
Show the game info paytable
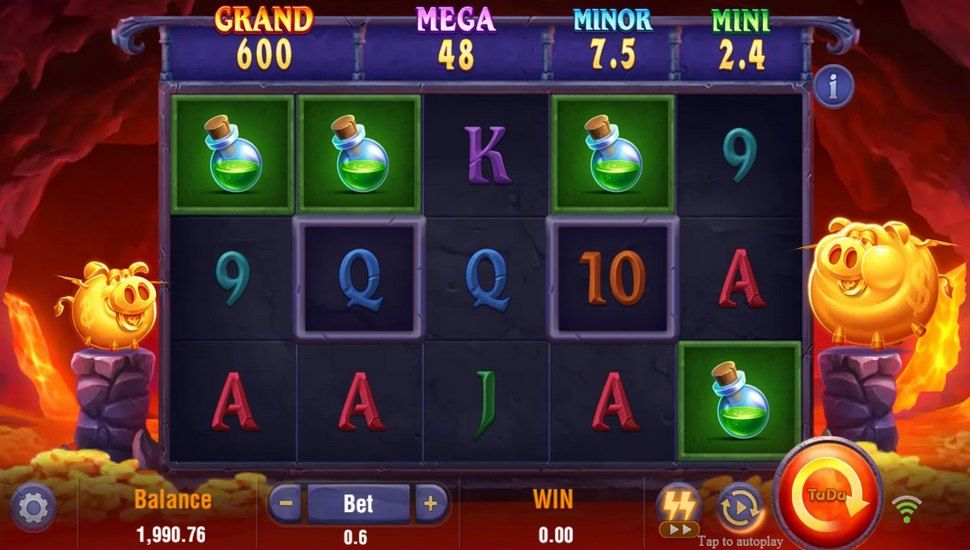coord(833,88)
